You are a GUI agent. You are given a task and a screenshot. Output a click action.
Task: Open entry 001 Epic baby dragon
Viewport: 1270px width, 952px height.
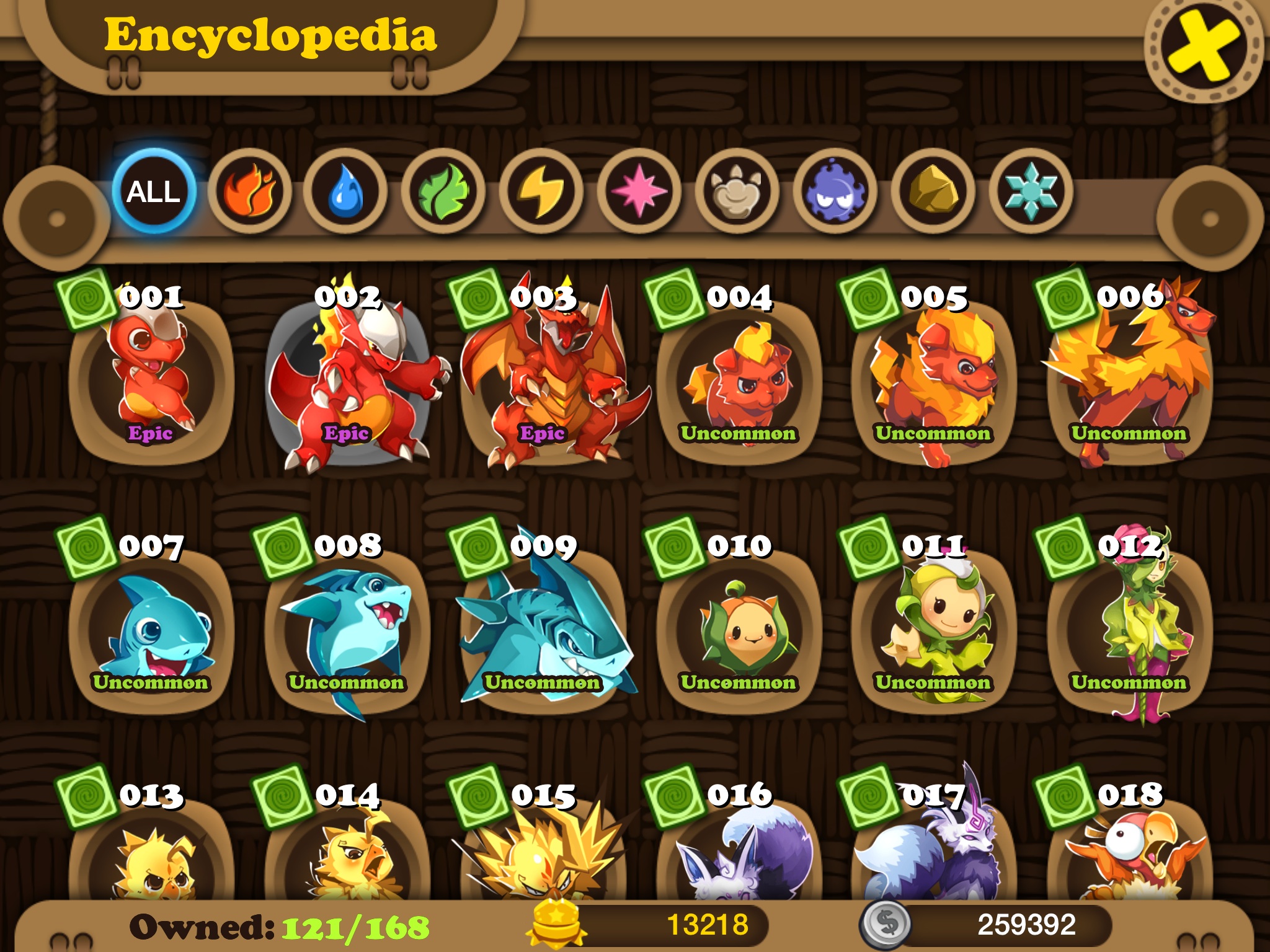tap(151, 379)
